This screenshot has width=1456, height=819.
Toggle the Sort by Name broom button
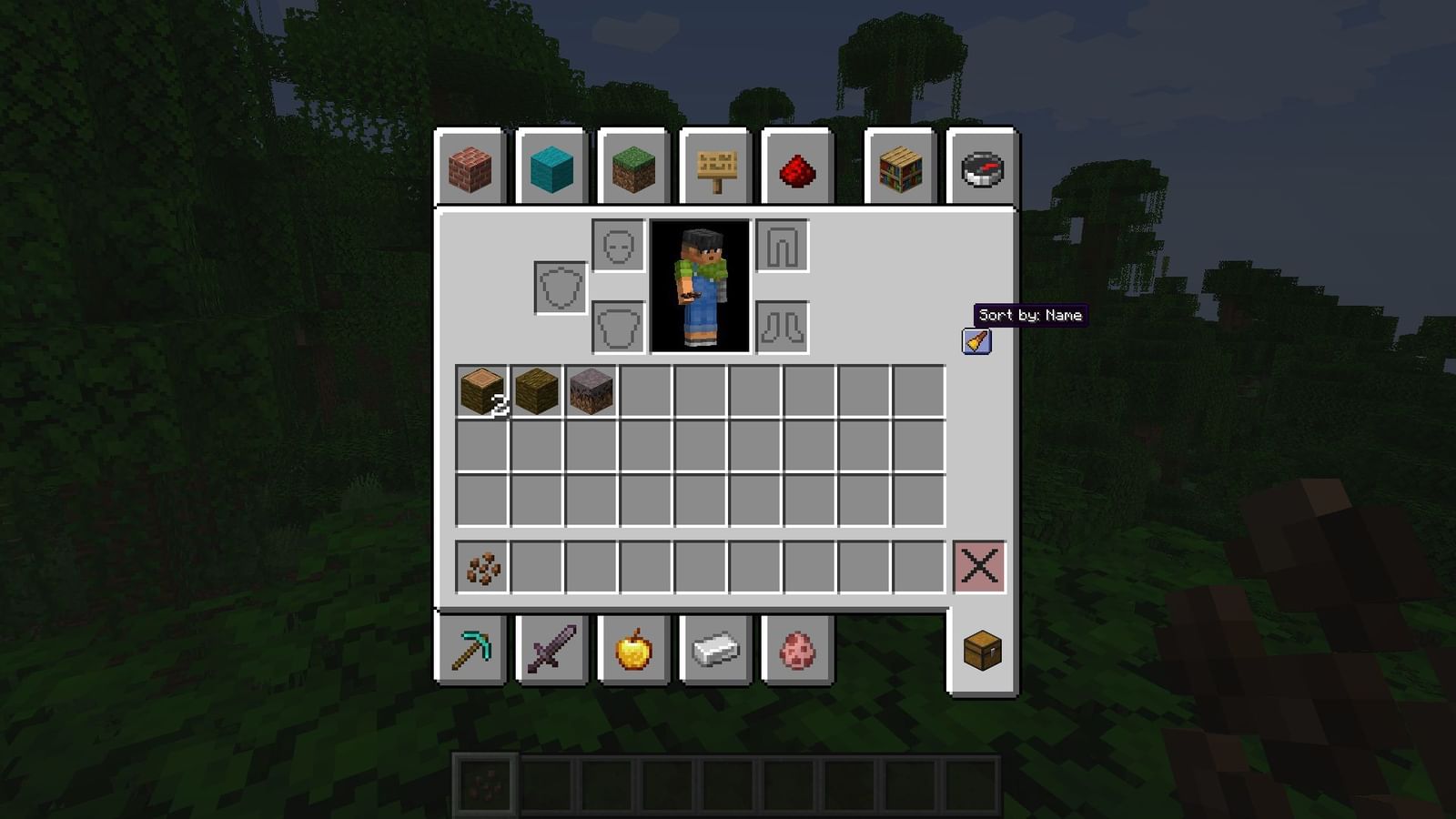(x=976, y=341)
